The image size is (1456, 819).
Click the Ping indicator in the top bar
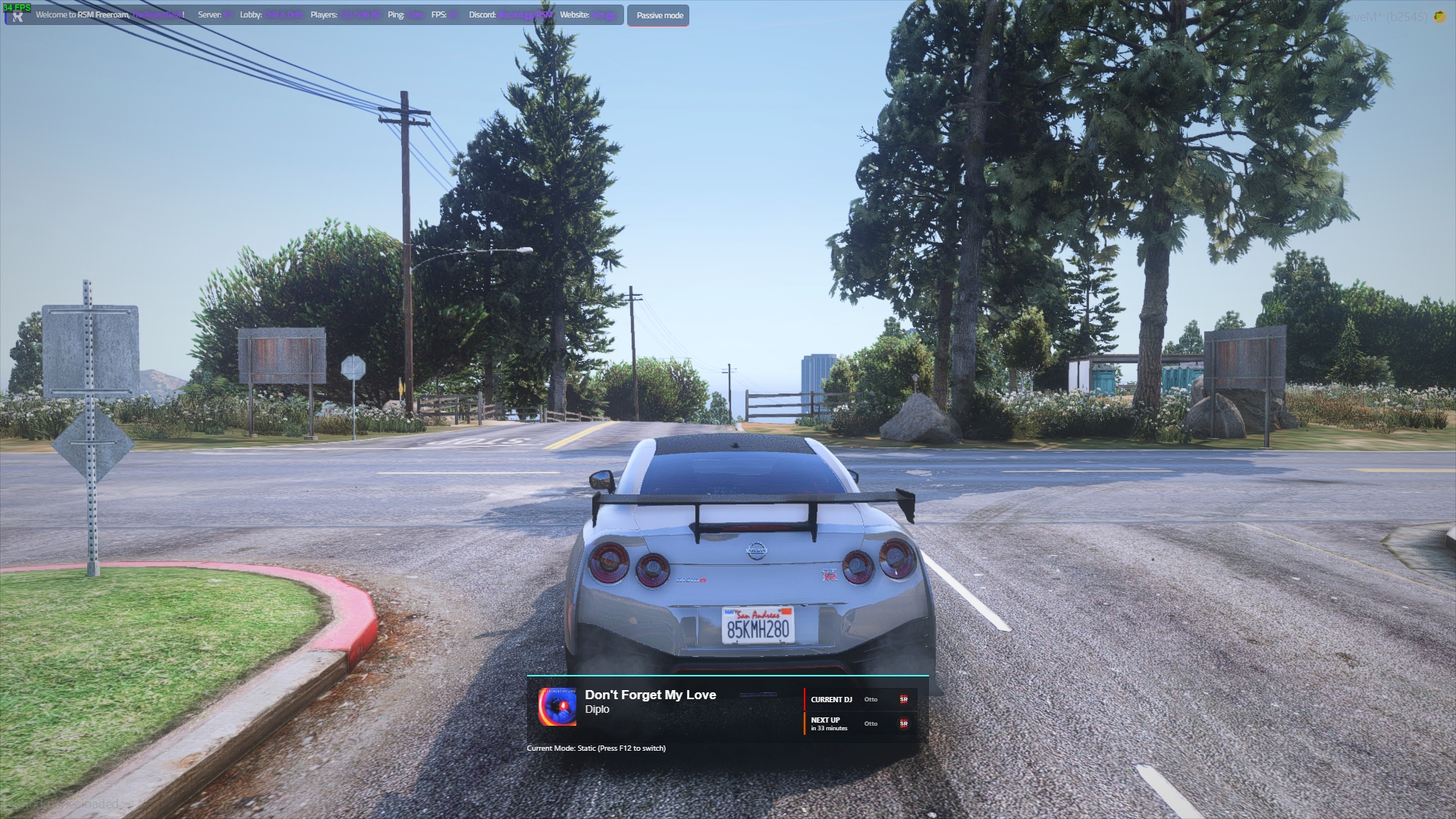coord(406,15)
